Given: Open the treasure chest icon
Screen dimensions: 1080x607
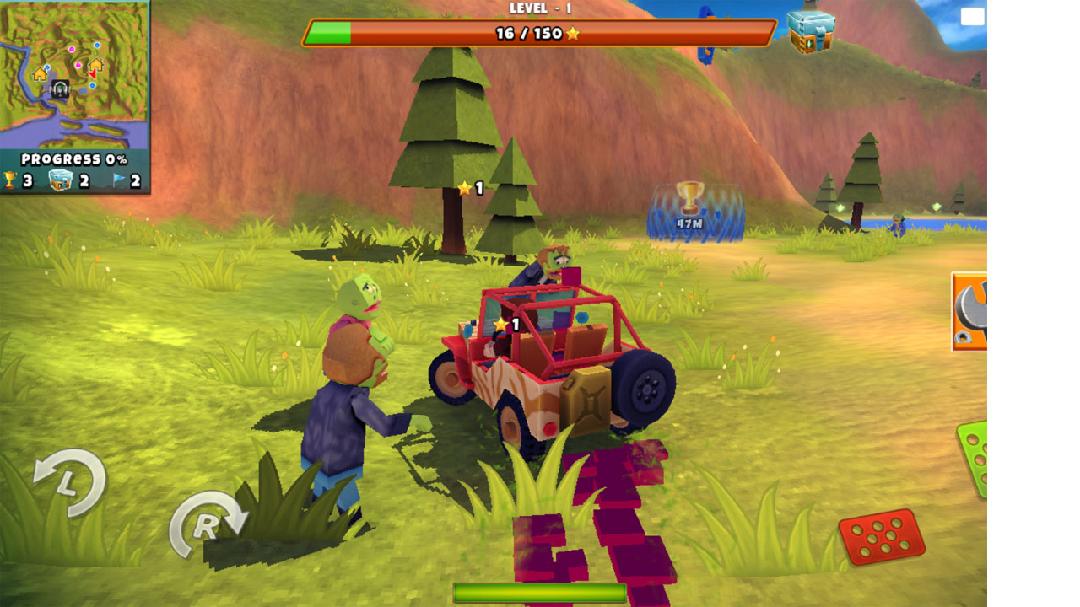Looking at the screenshot, I should point(809,32).
